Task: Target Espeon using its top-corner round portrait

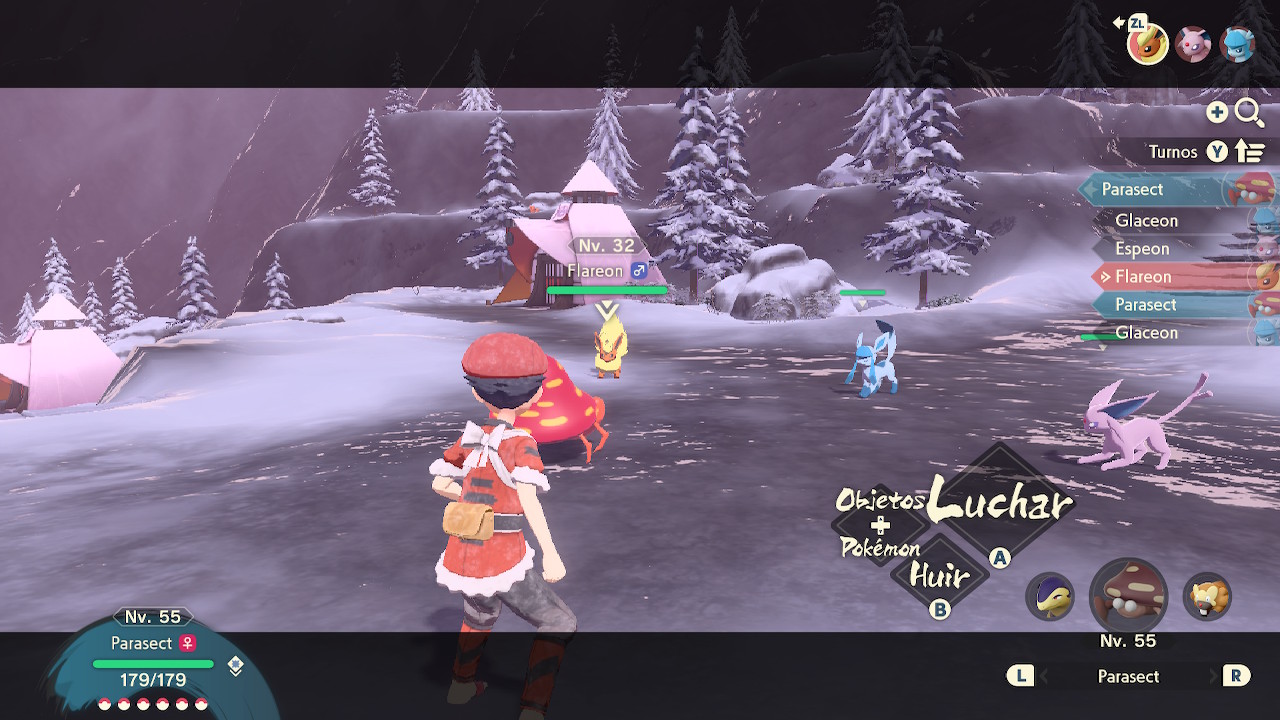Action: (x=1193, y=44)
